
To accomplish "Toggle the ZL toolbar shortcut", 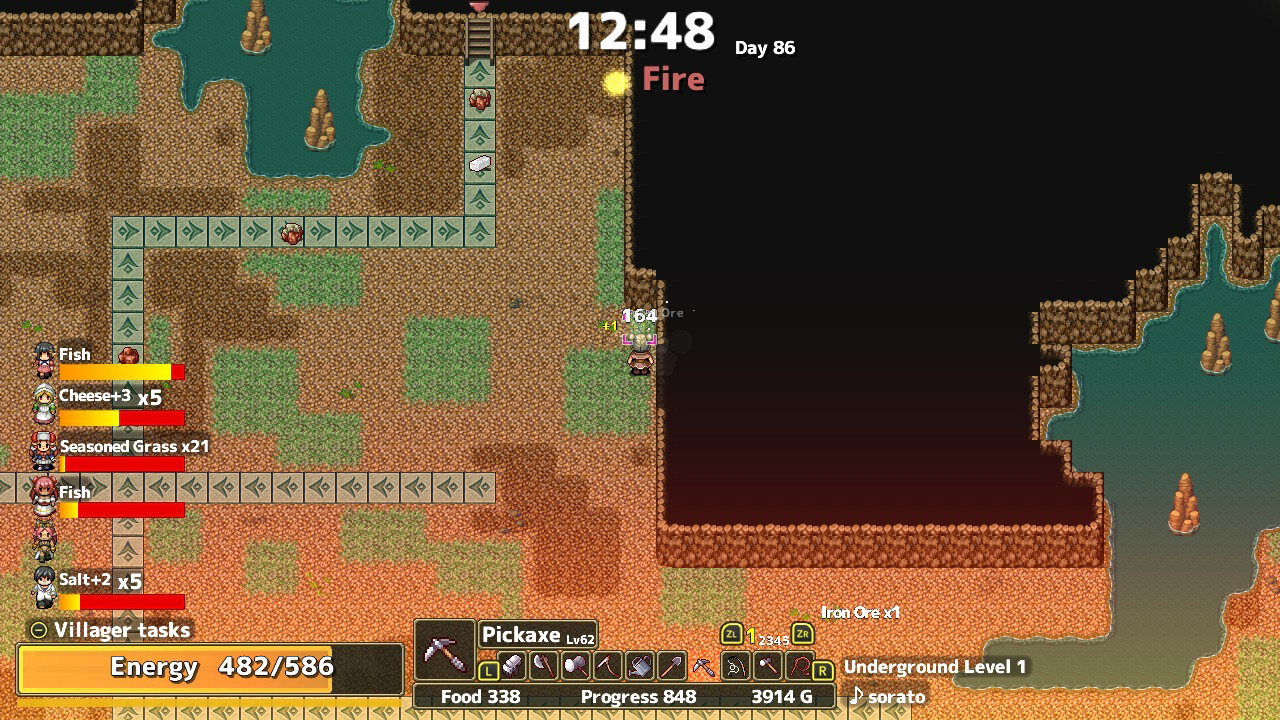I will (731, 634).
